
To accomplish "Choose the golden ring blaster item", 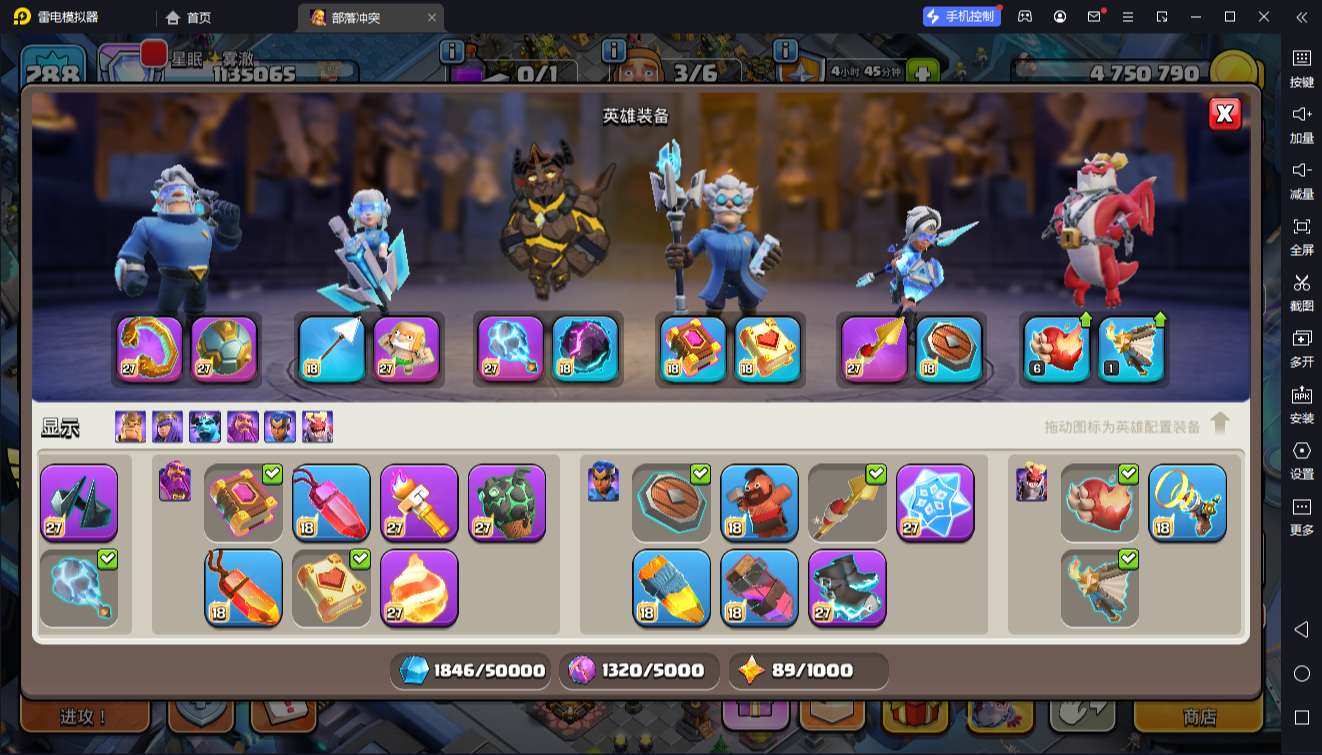I will tap(1187, 502).
